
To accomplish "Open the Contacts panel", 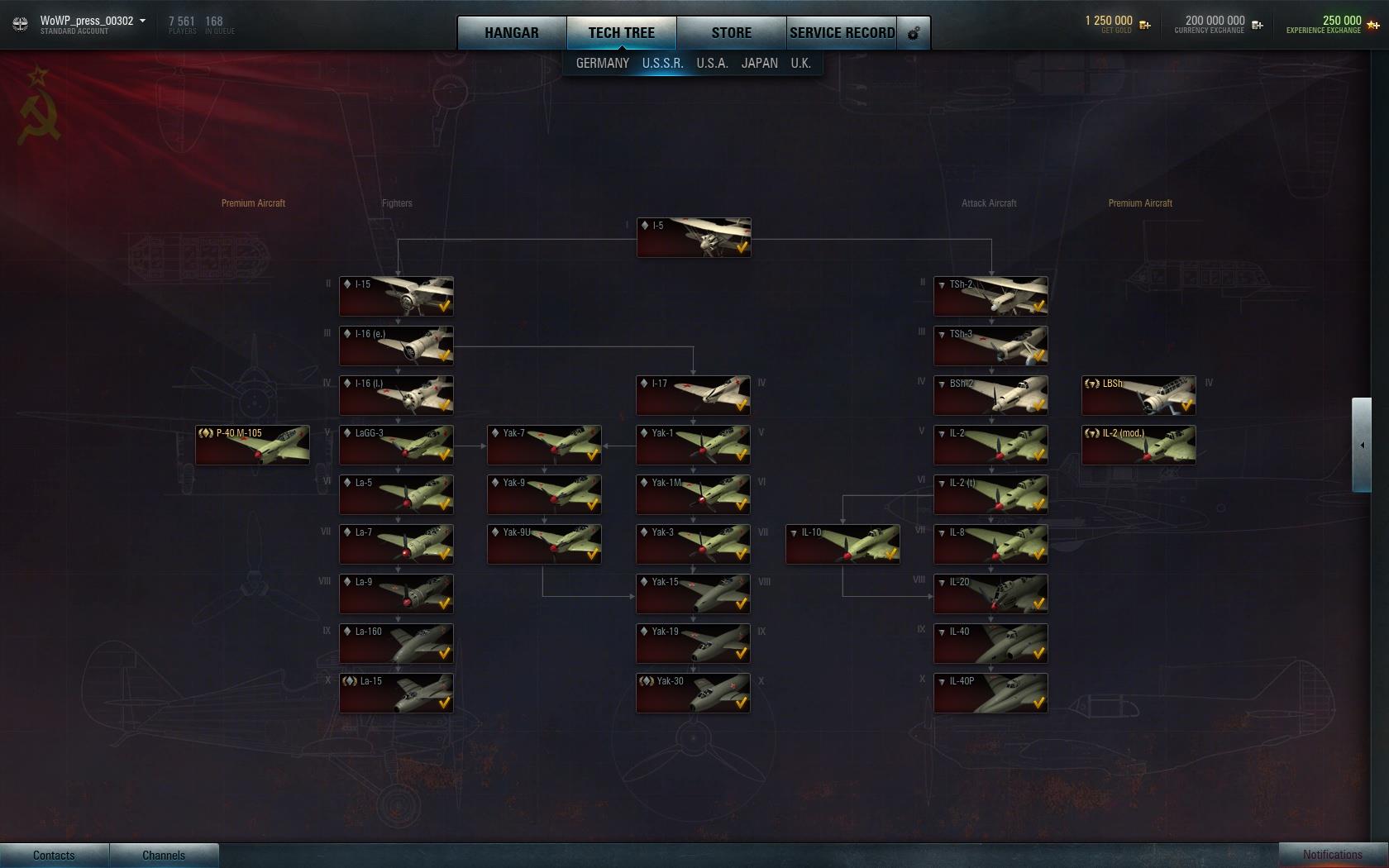I will (54, 856).
